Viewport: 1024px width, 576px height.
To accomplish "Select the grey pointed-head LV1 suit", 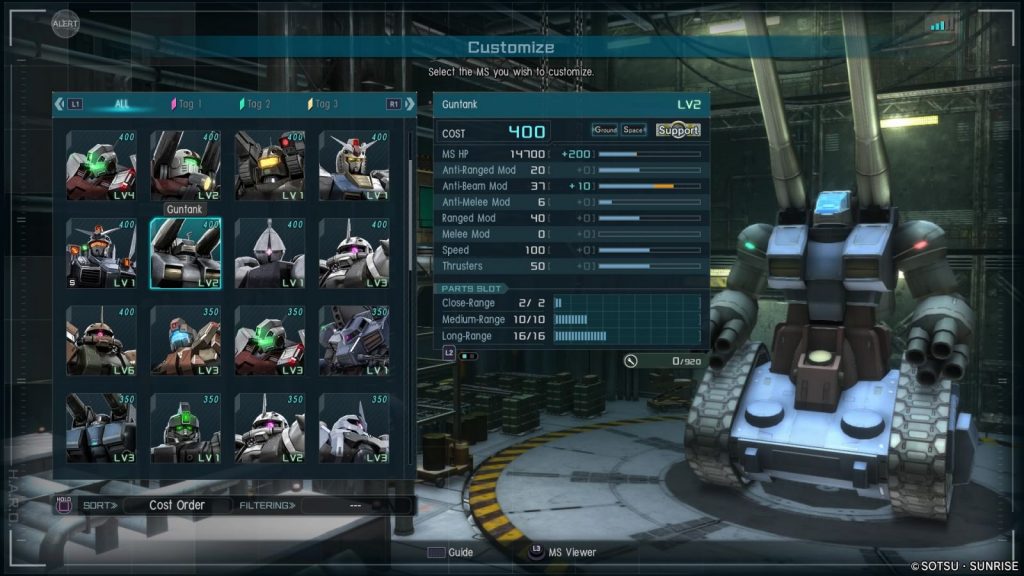I will pos(269,253).
